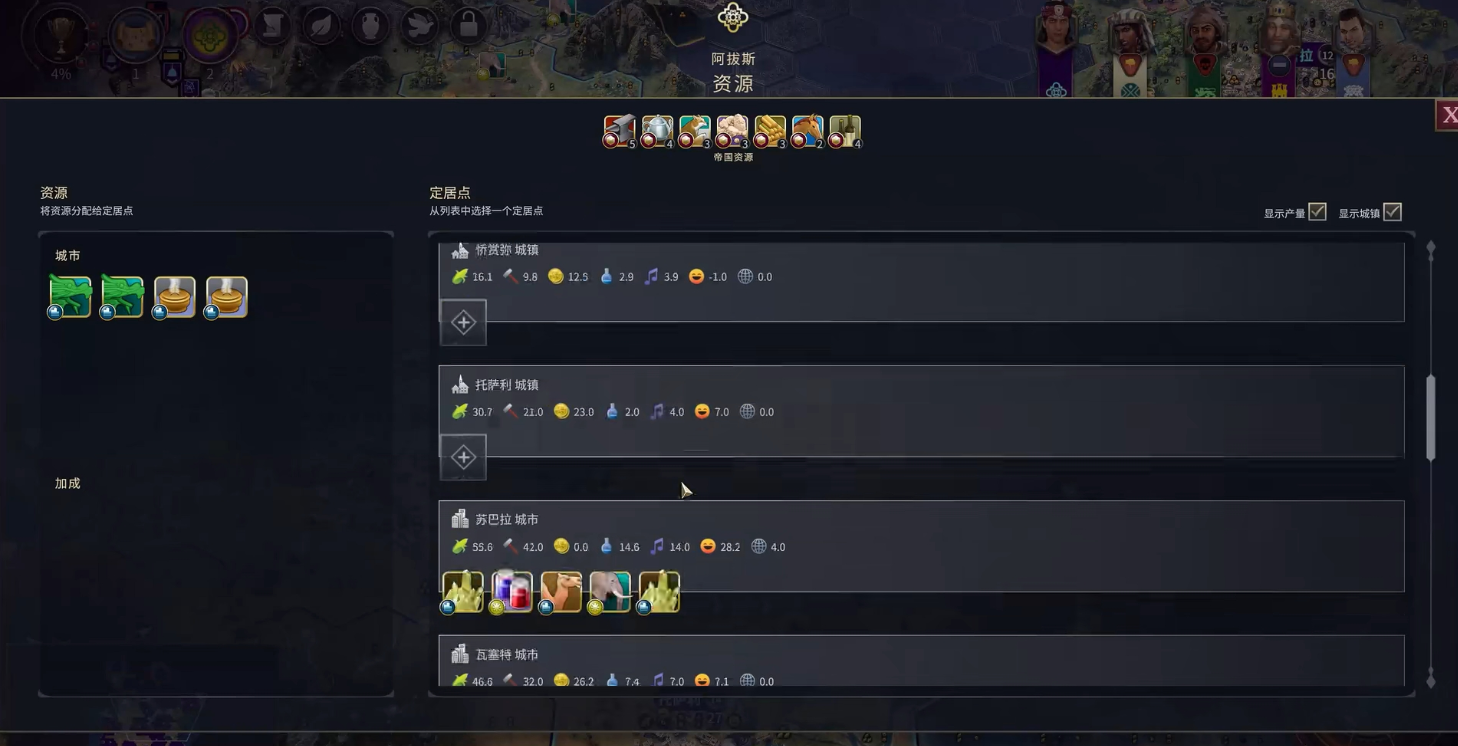Image resolution: width=1458 pixels, height=746 pixels.
Task: Open the resource slot for 托萨利 城镇
Action: (x=462, y=456)
